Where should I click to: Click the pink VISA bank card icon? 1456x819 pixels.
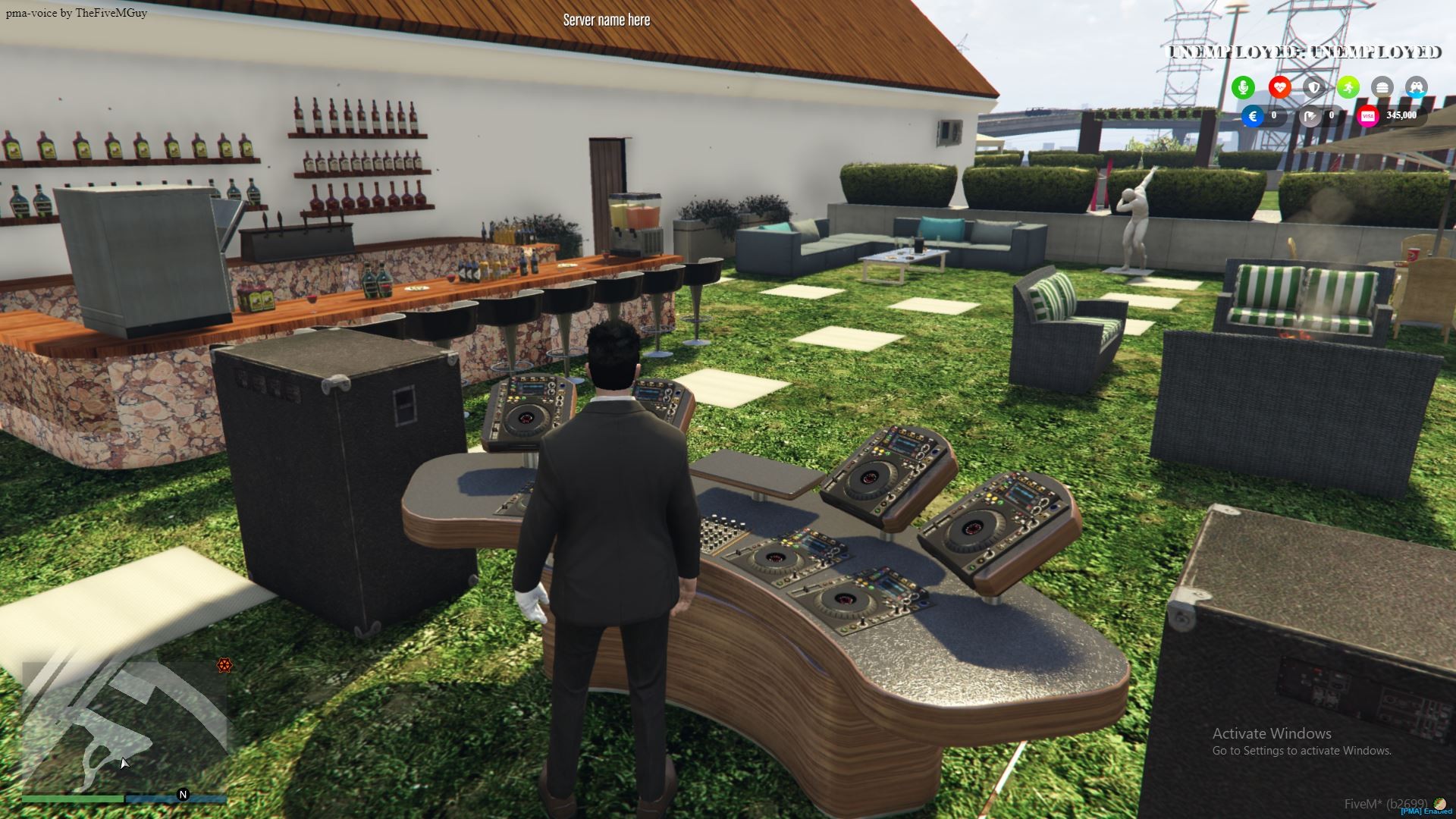(x=1367, y=117)
